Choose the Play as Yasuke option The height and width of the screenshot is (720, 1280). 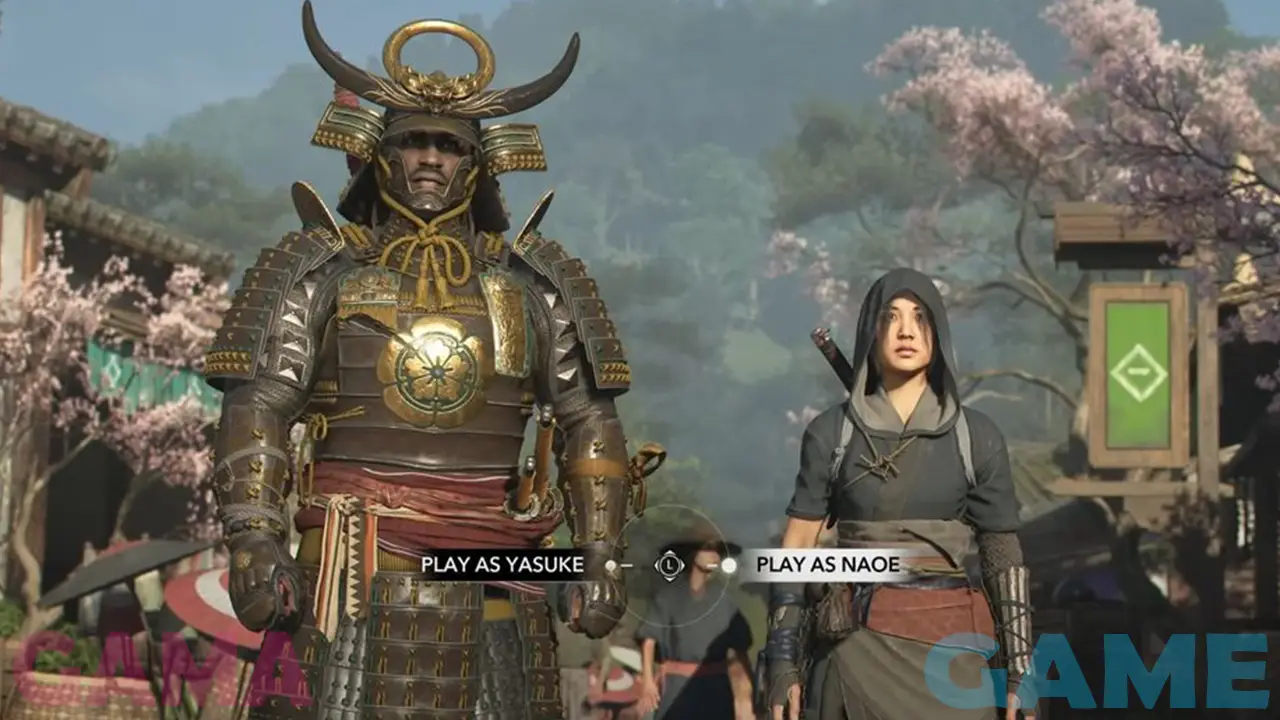pos(502,565)
